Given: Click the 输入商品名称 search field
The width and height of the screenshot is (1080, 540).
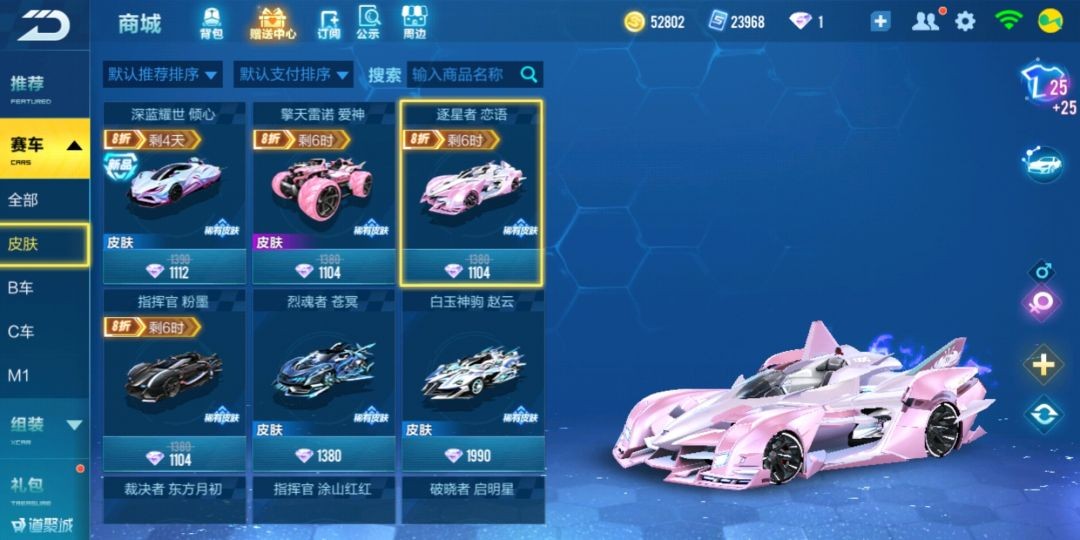Looking at the screenshot, I should (x=462, y=74).
